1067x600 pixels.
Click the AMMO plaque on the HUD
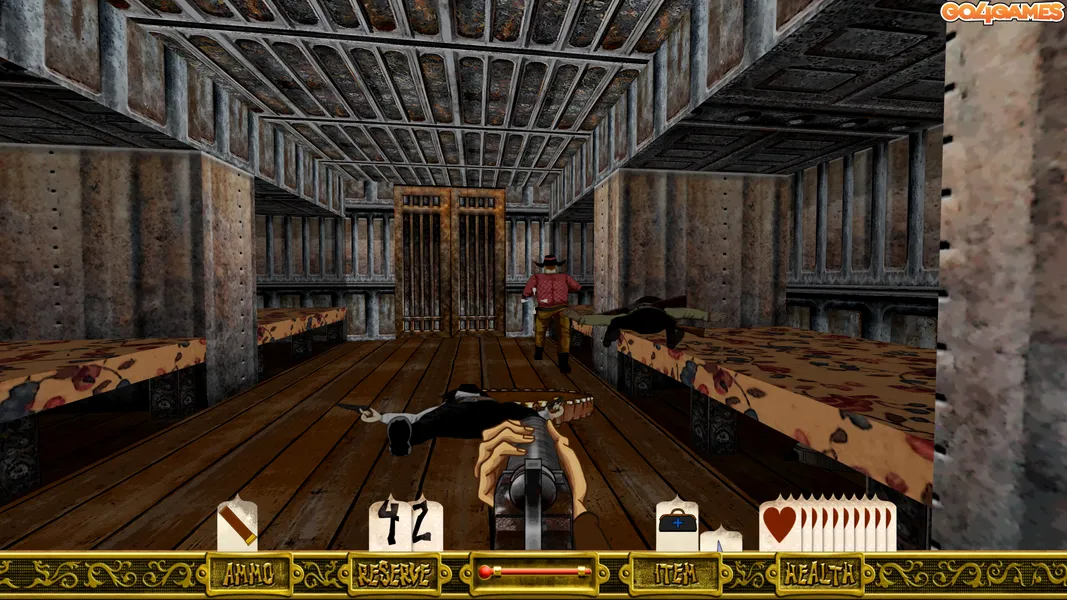point(249,574)
